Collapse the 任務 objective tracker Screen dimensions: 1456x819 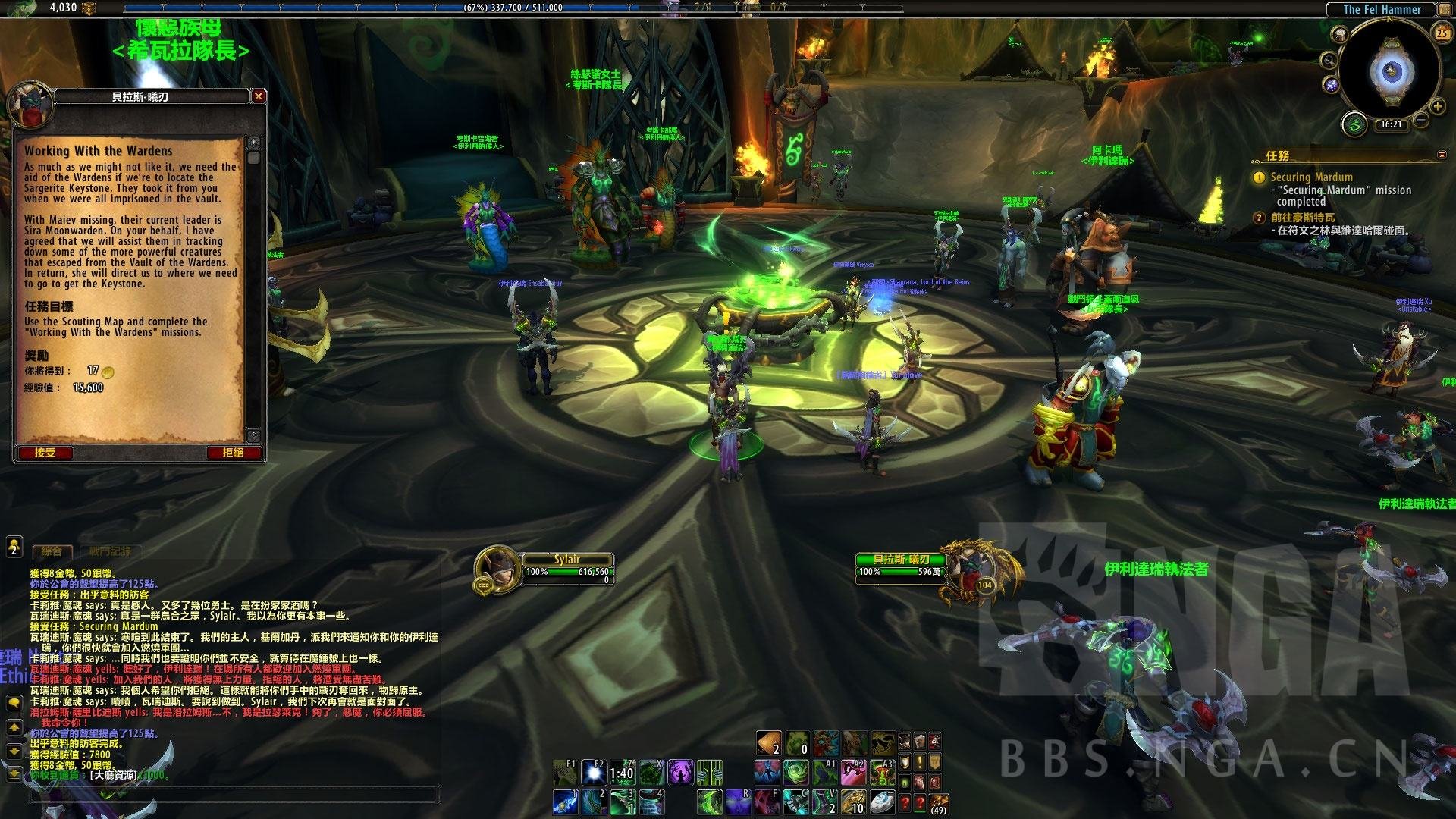tap(1442, 155)
